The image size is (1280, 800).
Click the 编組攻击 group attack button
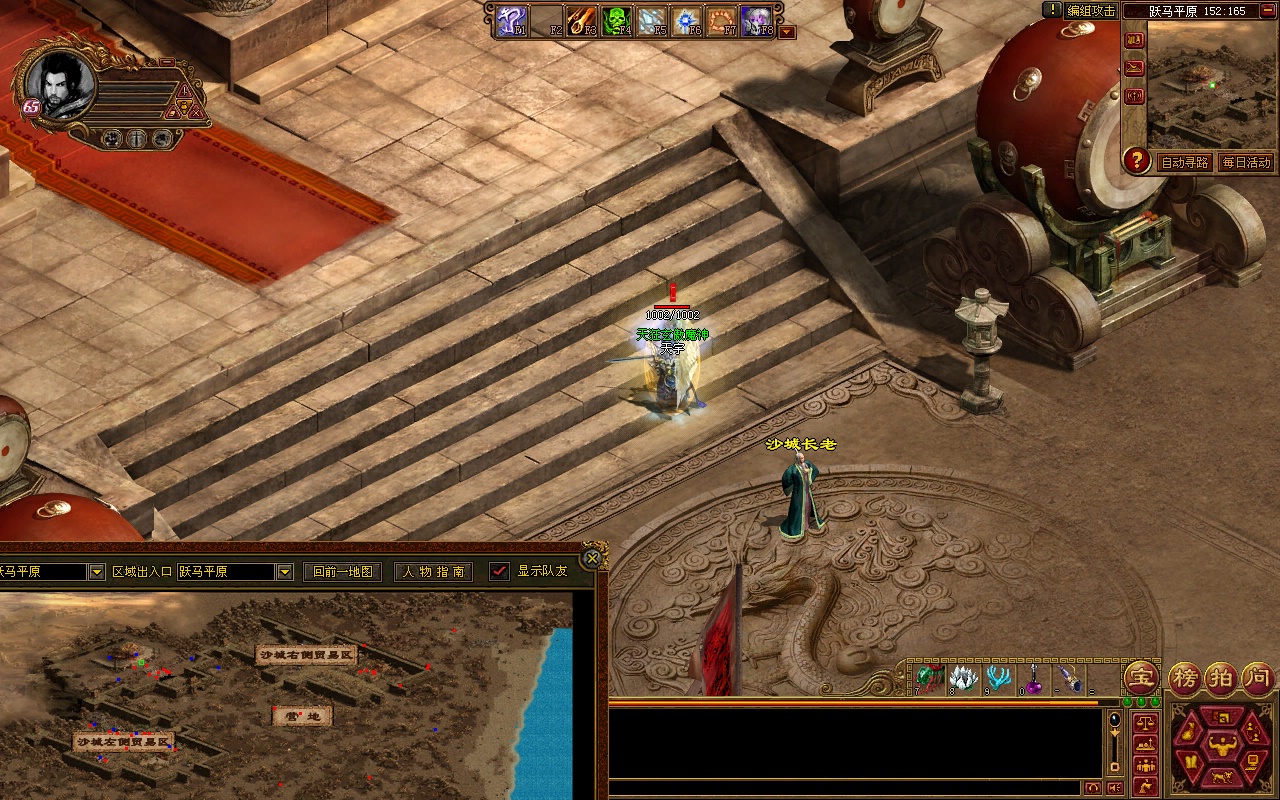click(x=1090, y=10)
